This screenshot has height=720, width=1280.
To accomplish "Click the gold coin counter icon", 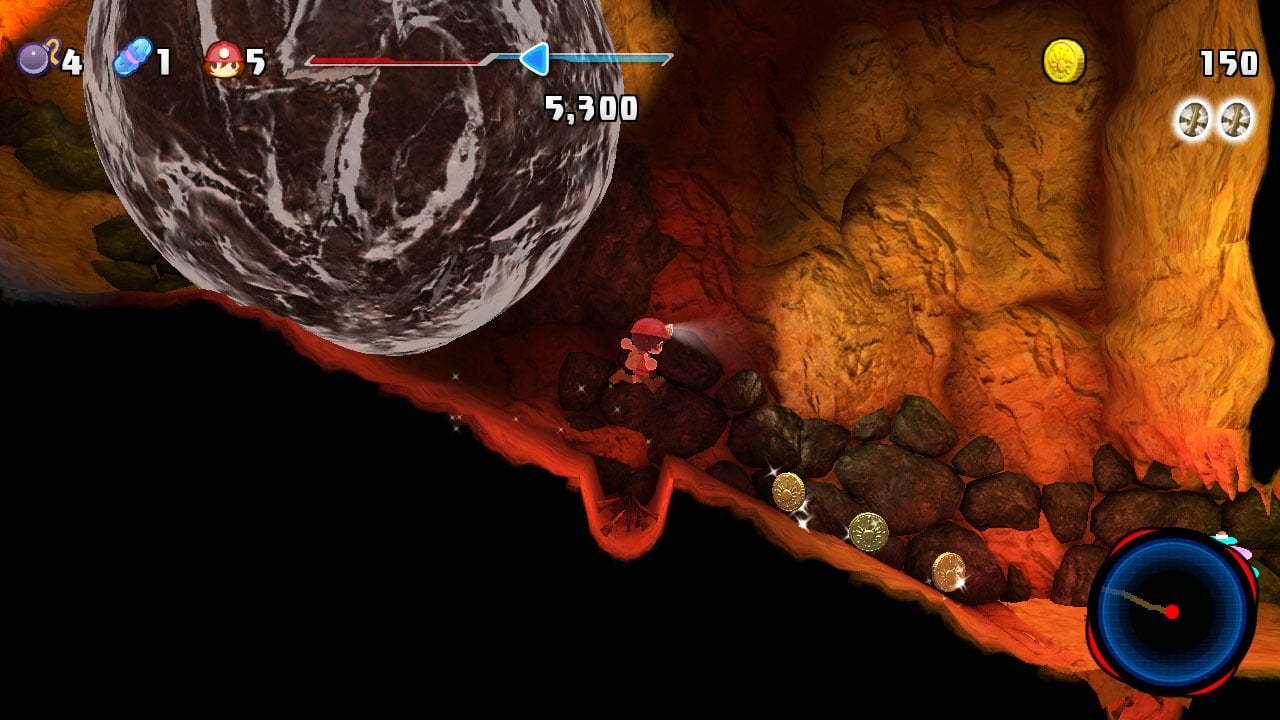I will 1064,61.
